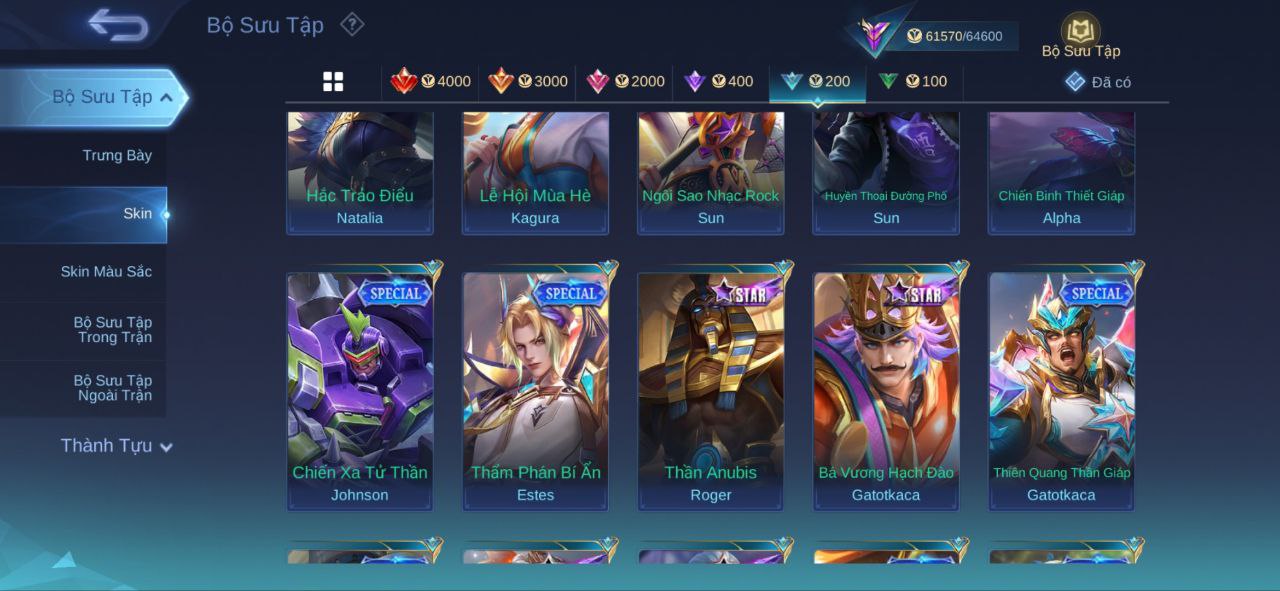Open Bộ Sưu Tập Ngoài Trận
This screenshot has height=591, width=1280.
[x=112, y=388]
